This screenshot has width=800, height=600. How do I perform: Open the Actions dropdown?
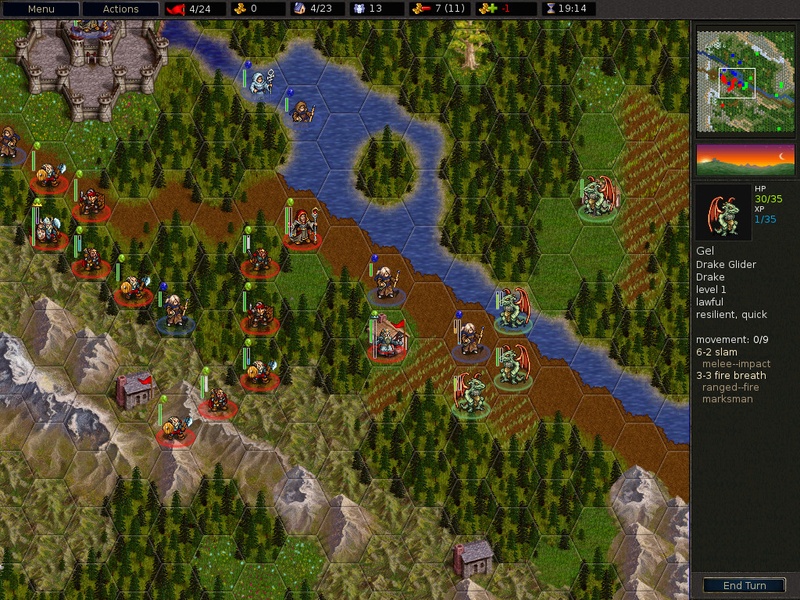tap(119, 9)
